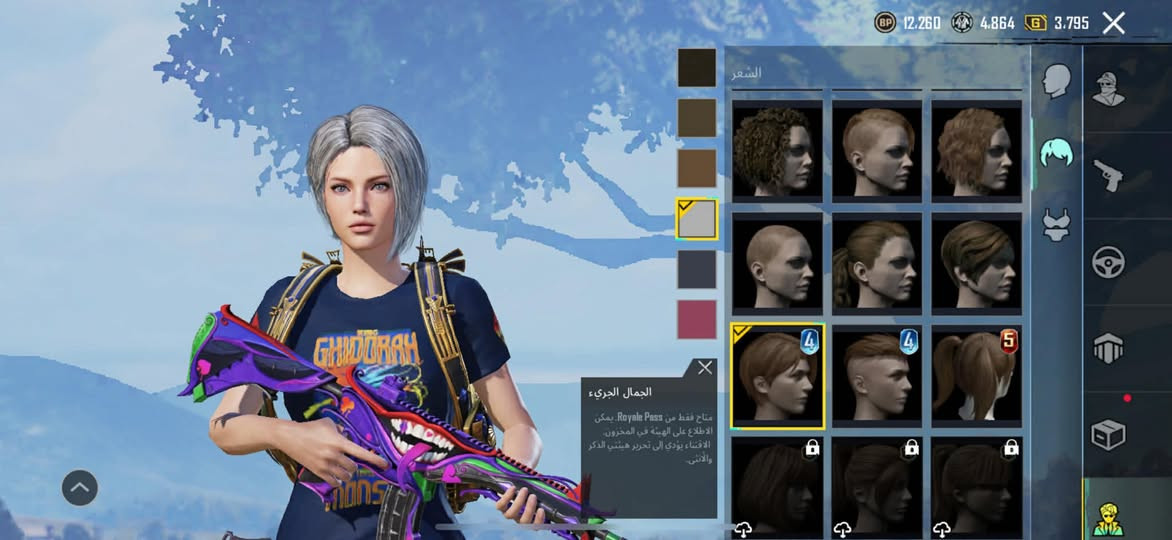Open the steering wheel vehicles section
Viewport: 1172px width, 540px height.
tap(1108, 262)
